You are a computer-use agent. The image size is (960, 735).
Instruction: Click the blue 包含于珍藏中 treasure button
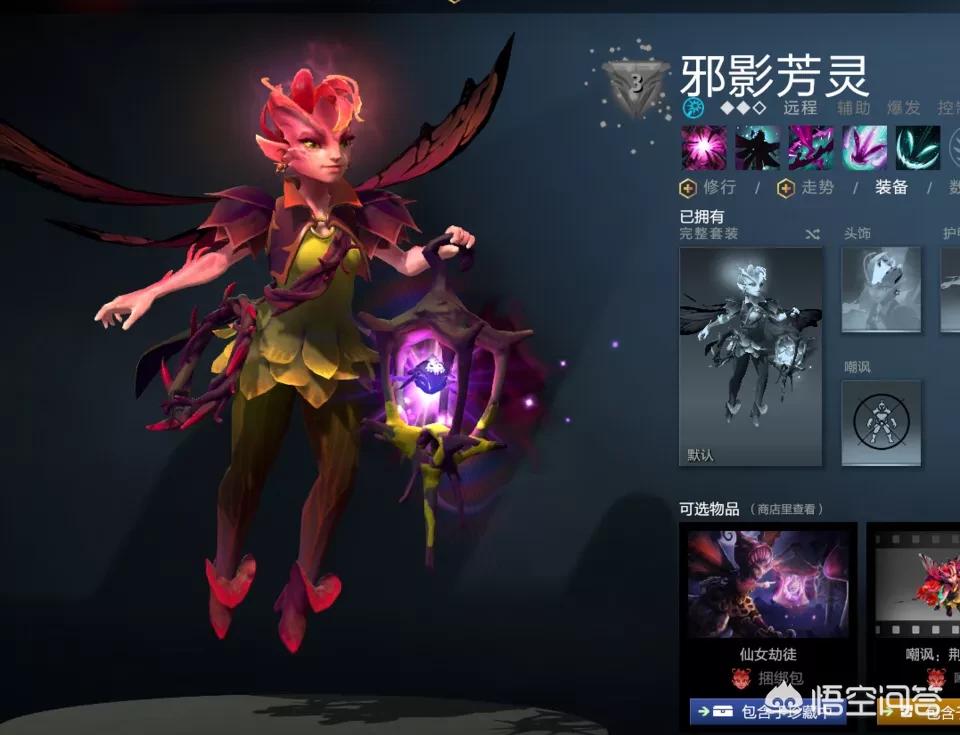tap(767, 711)
